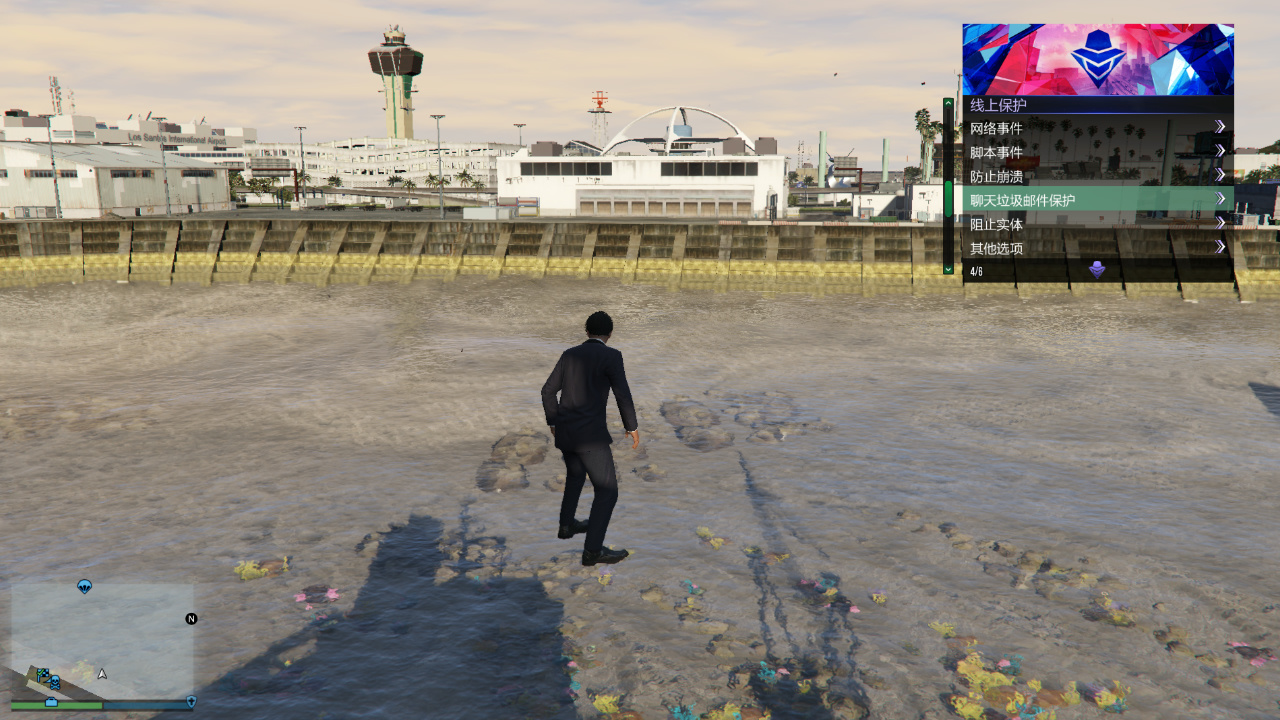
Task: Expand the 网络事件 submenu chevron
Action: [x=1220, y=126]
